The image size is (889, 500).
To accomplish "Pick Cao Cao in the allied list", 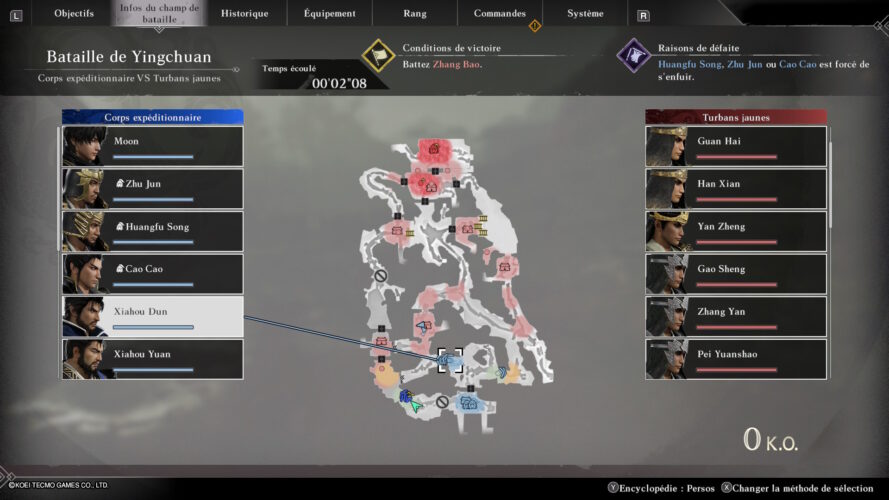I will tap(153, 274).
